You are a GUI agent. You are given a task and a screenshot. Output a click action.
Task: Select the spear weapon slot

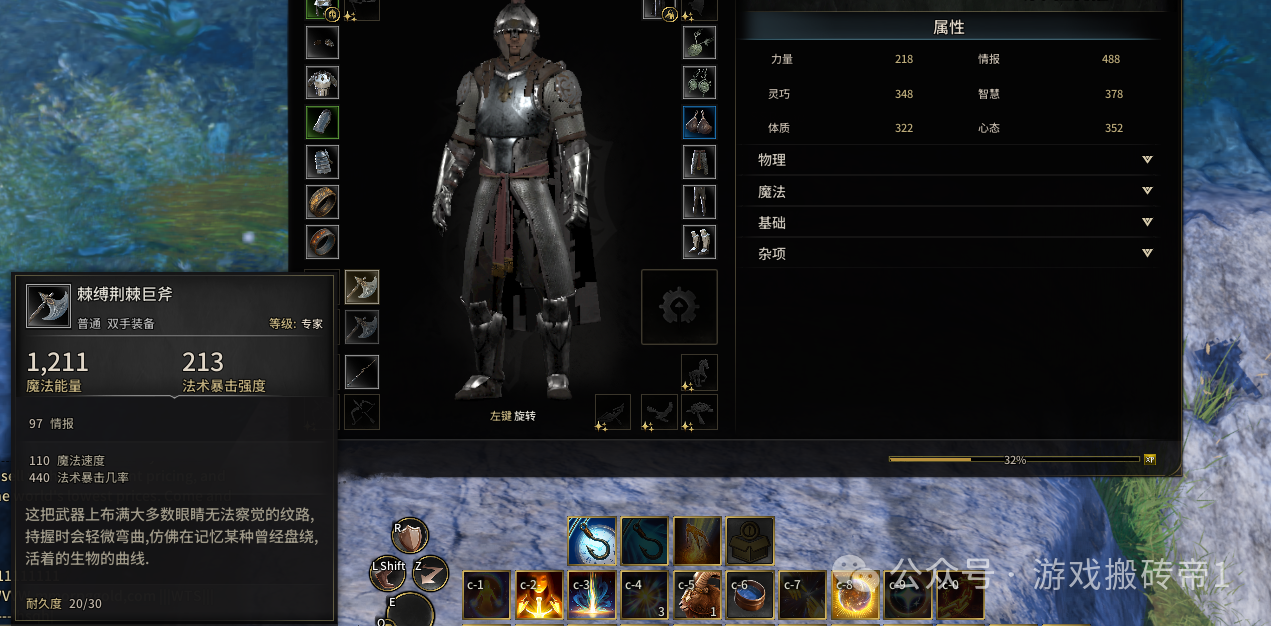[362, 371]
